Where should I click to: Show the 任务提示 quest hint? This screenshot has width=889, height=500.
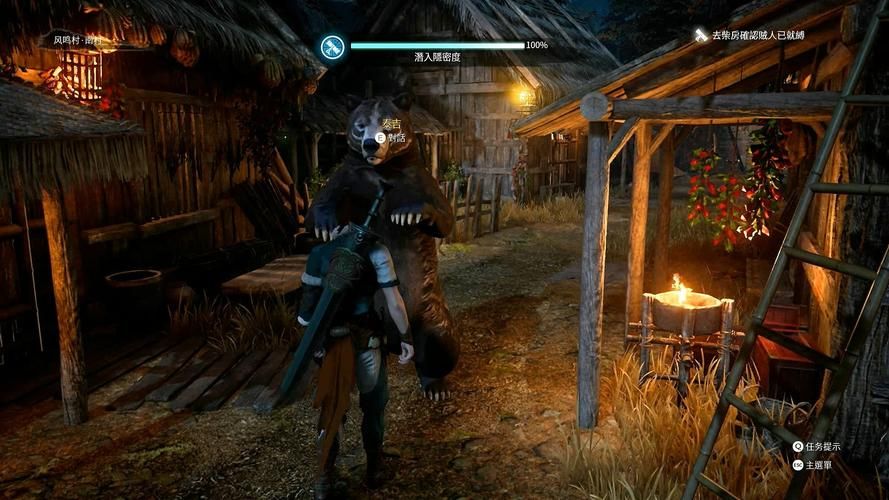pos(824,446)
